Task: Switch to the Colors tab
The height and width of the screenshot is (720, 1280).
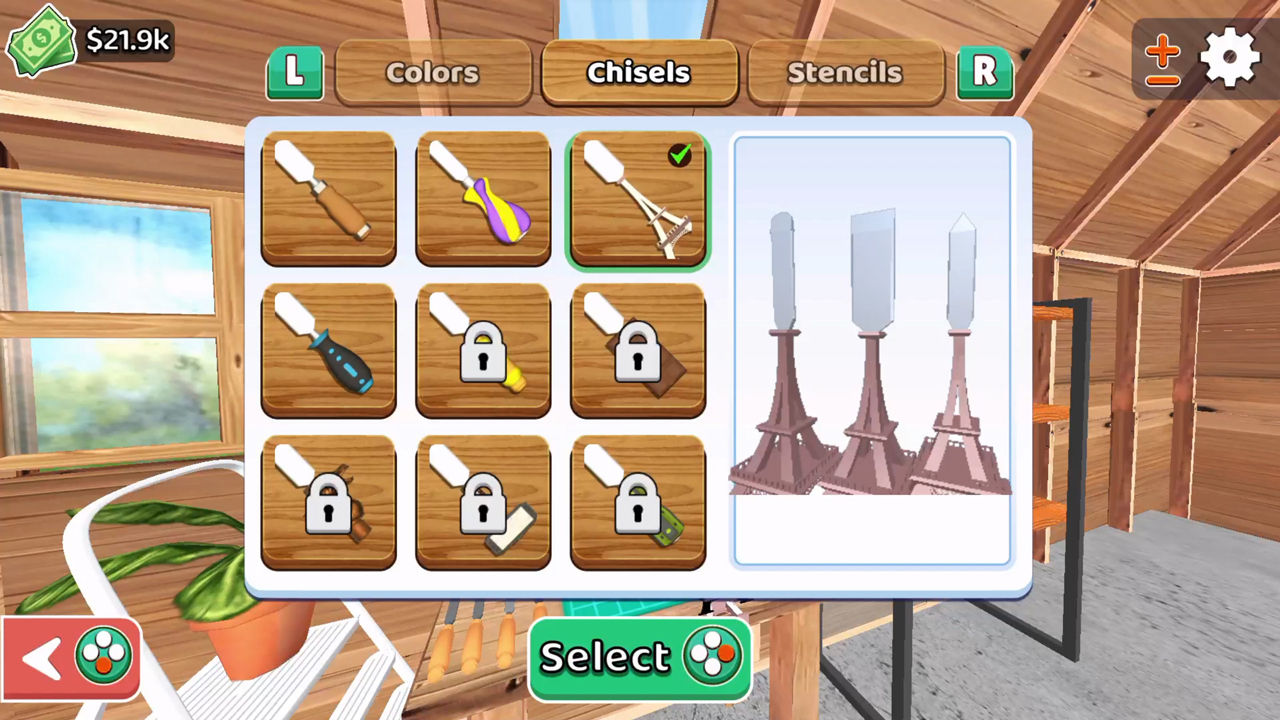Action: coord(432,71)
